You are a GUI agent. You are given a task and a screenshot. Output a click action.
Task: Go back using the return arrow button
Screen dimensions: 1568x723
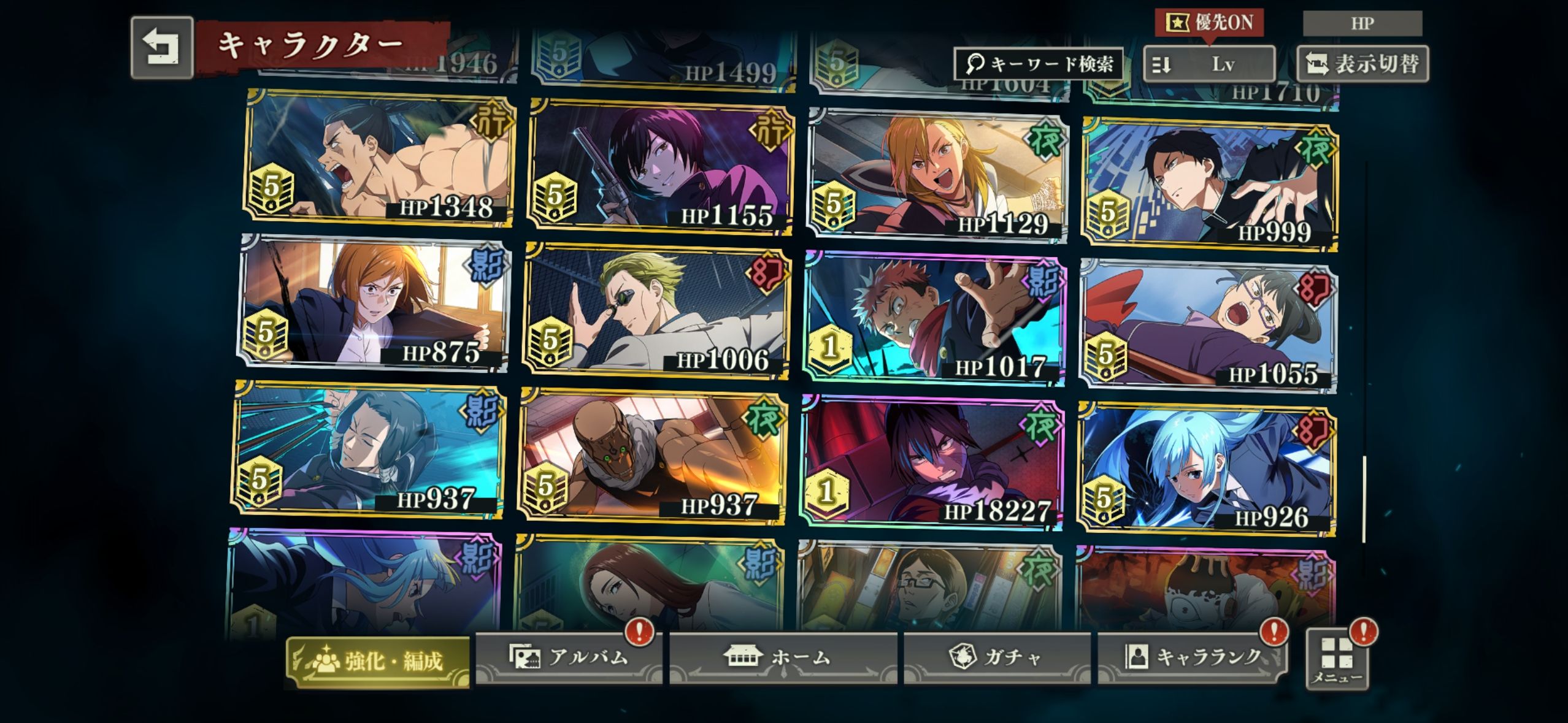(x=161, y=48)
